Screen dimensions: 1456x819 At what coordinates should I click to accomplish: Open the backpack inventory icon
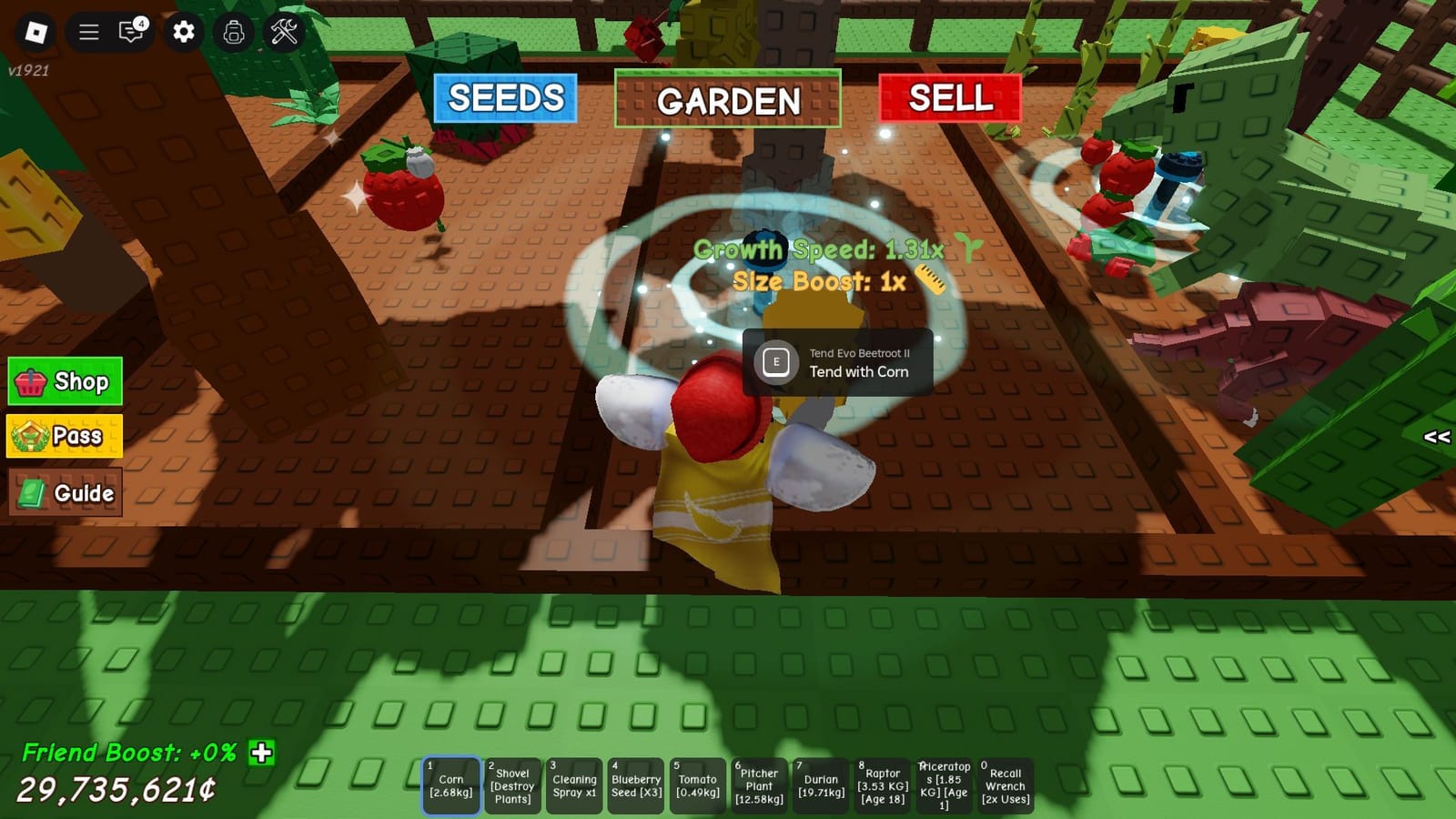point(234,30)
